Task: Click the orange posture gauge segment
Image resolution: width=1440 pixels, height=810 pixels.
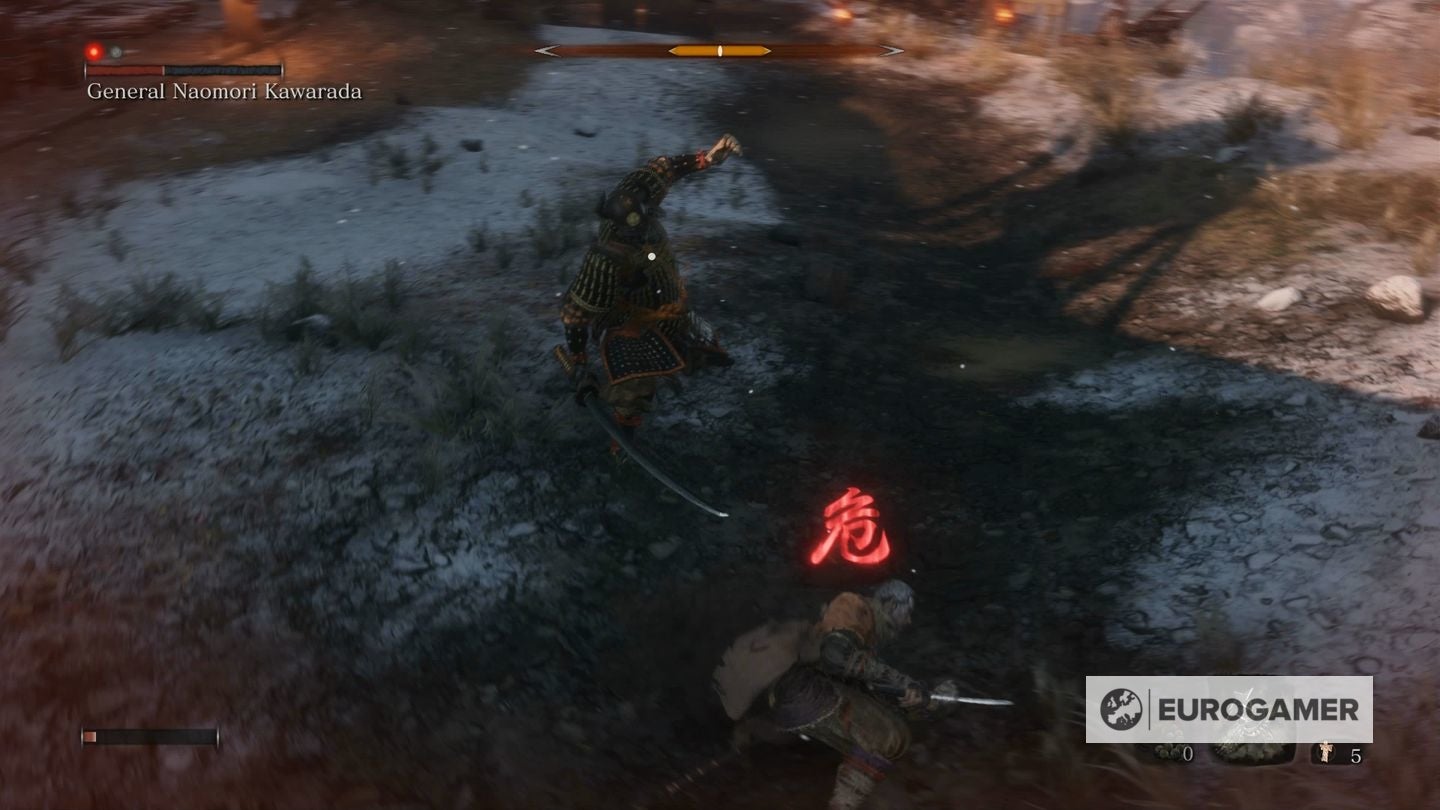Action: 720,50
